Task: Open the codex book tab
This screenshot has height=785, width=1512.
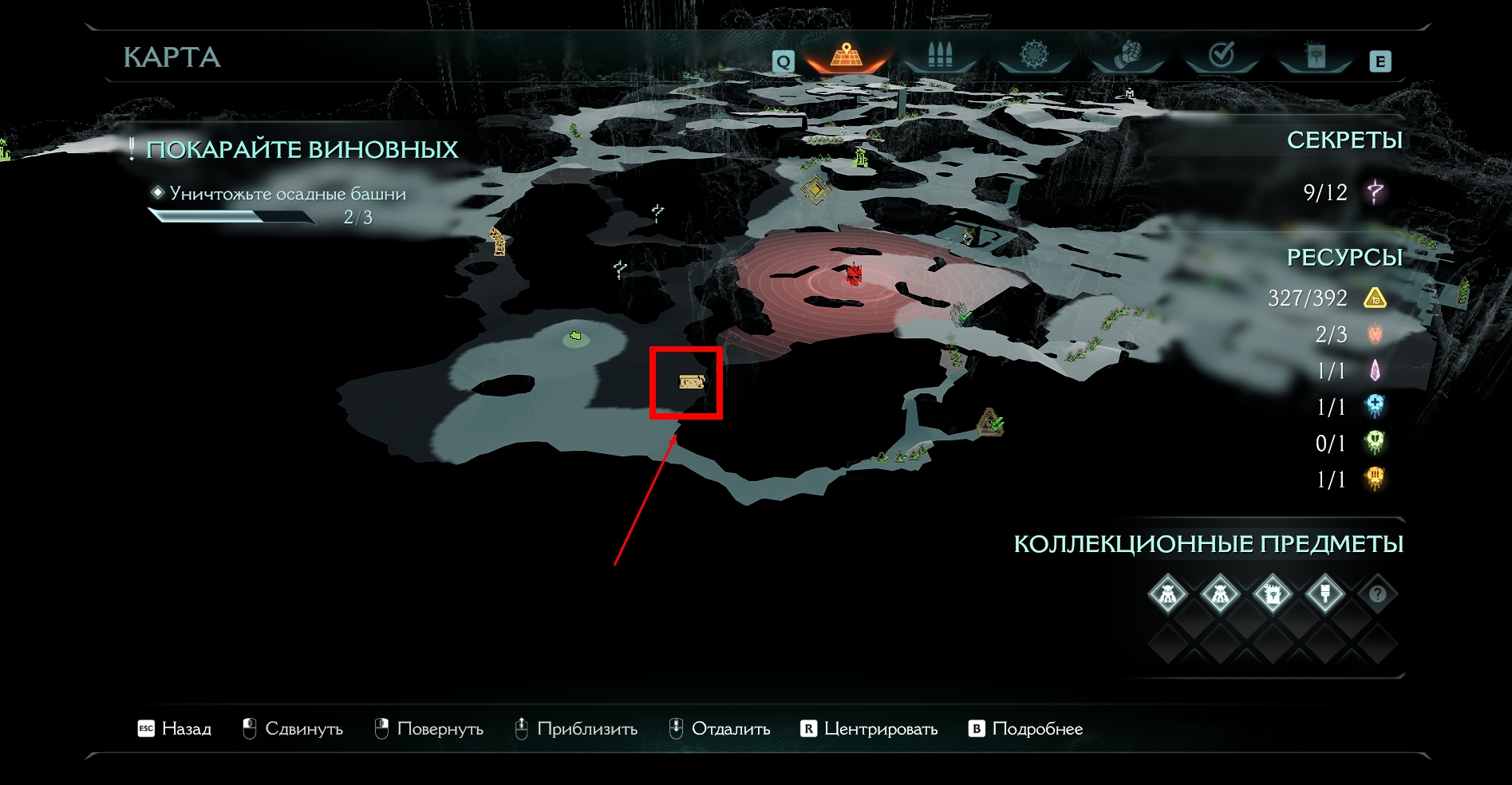Action: [1315, 56]
